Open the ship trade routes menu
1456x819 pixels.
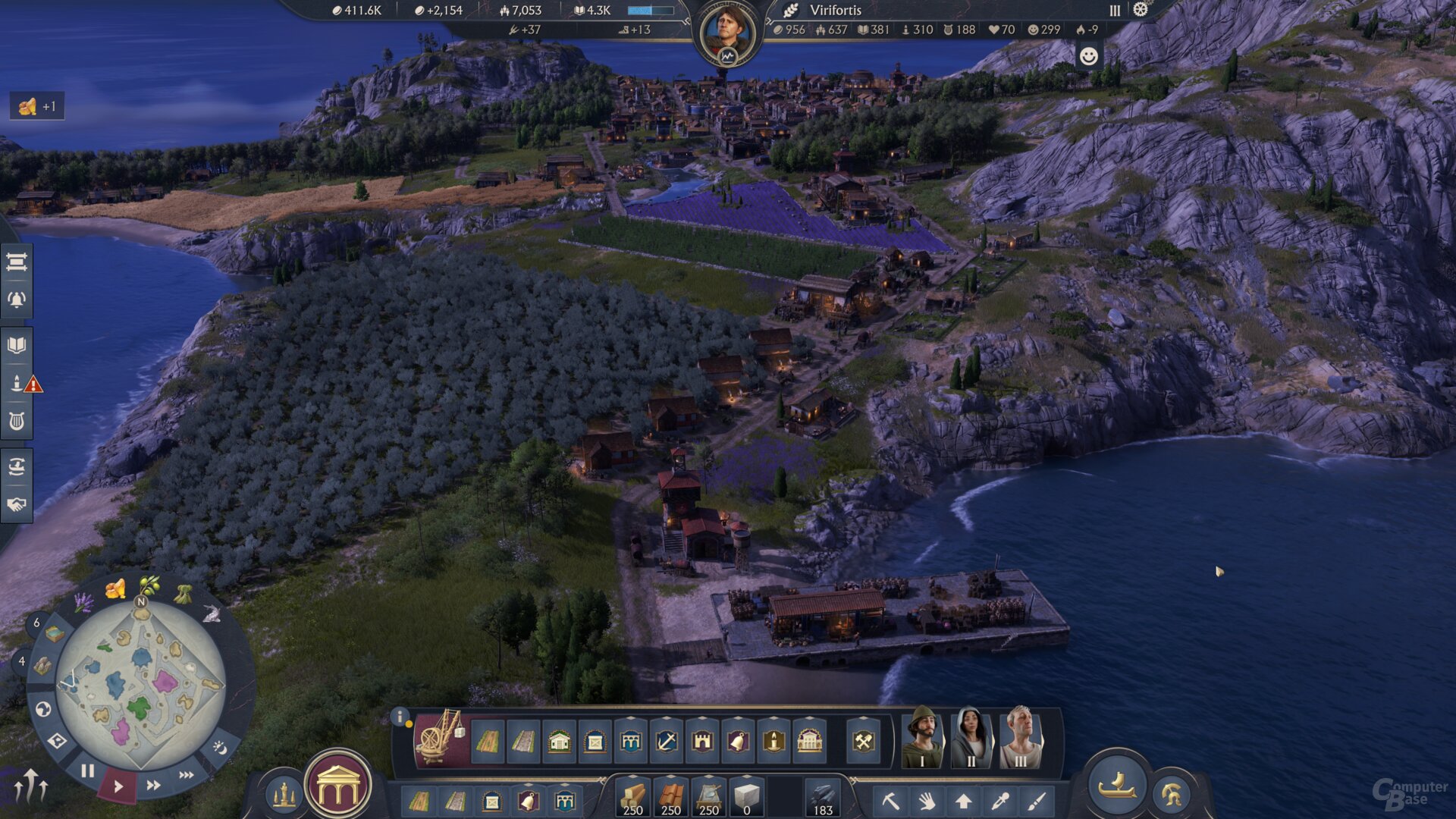[17, 466]
